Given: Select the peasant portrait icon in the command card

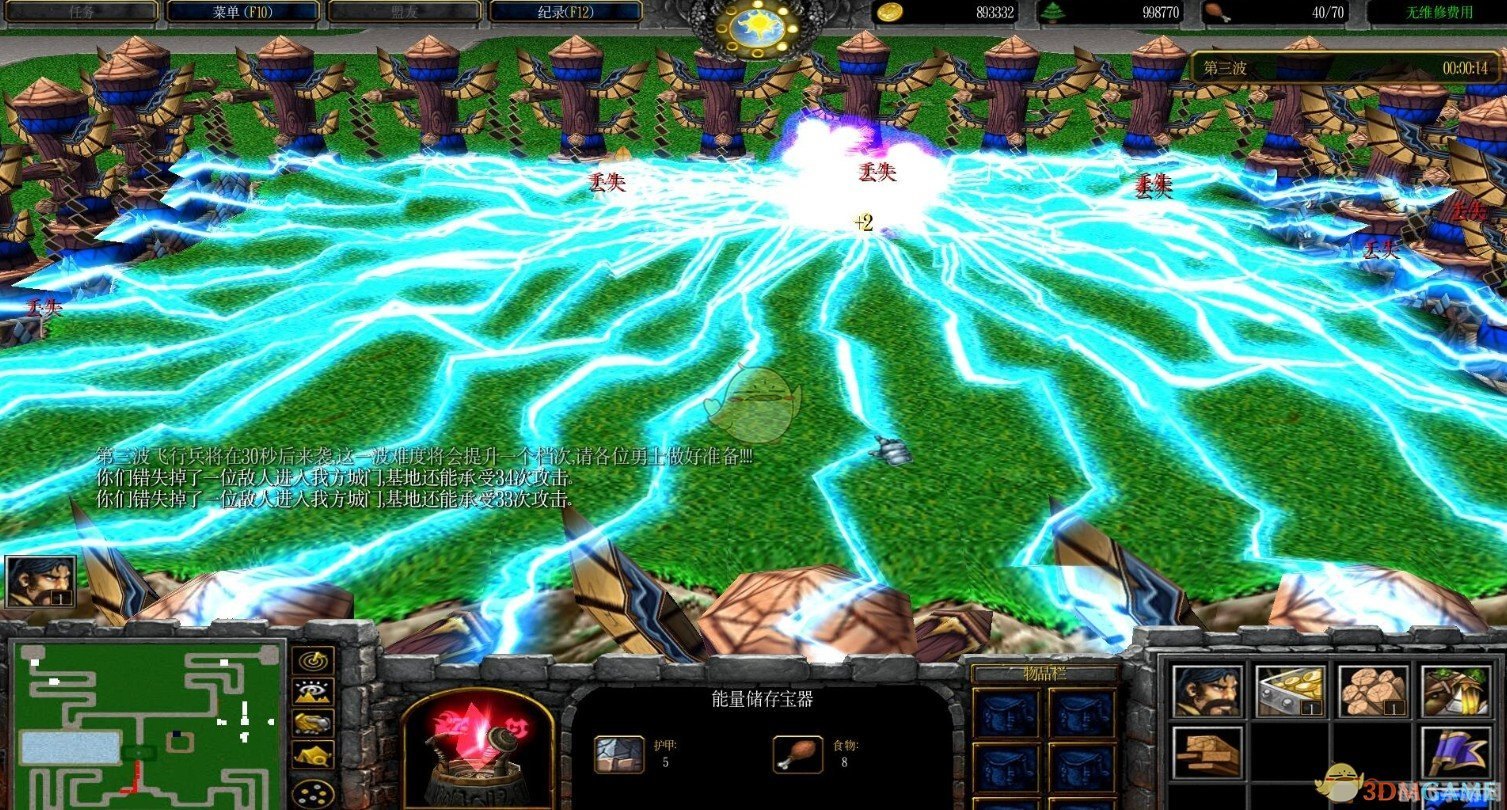Looking at the screenshot, I should pyautogui.click(x=1207, y=690).
